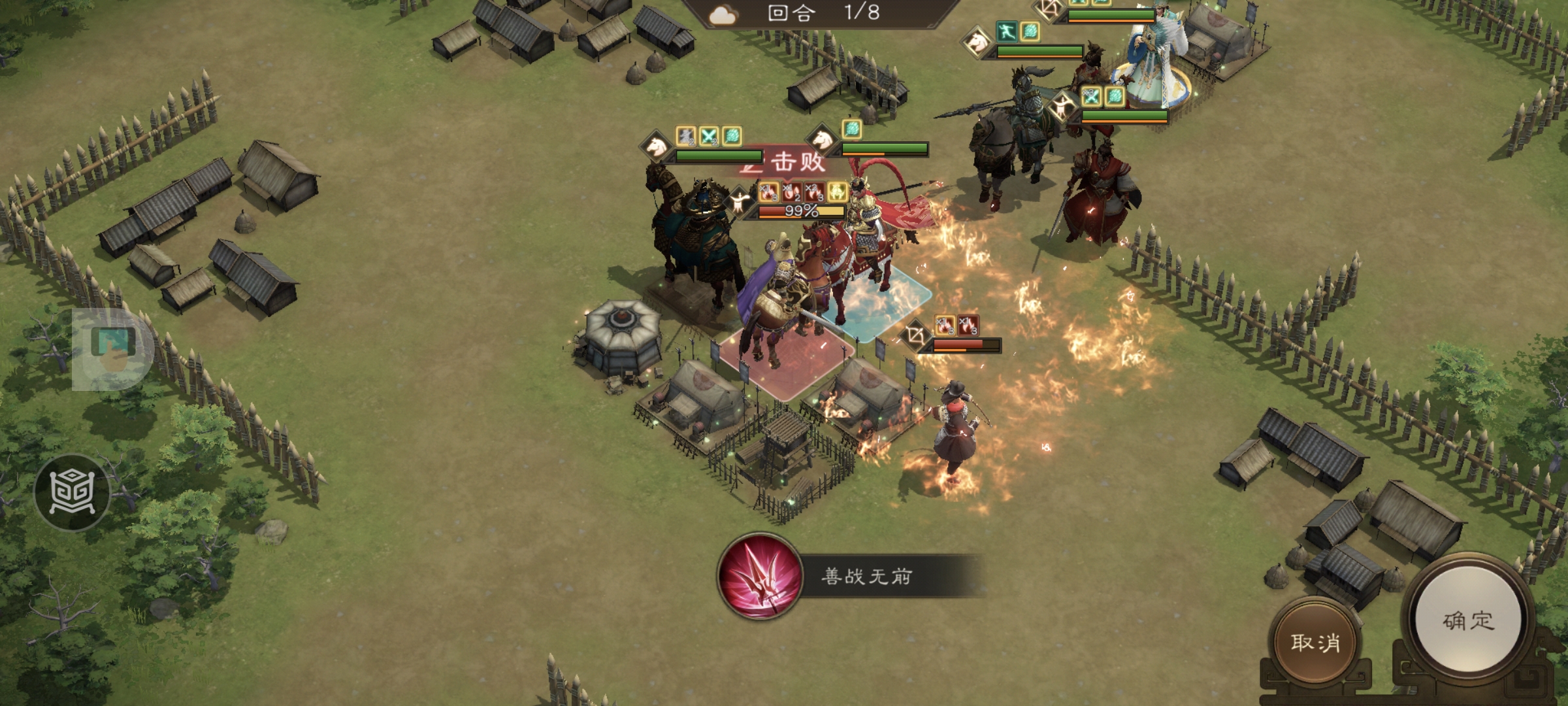1568x706 pixels.
Task: Click the x3 crossed-swords buff near the white-horse rider
Action: coord(1091,97)
